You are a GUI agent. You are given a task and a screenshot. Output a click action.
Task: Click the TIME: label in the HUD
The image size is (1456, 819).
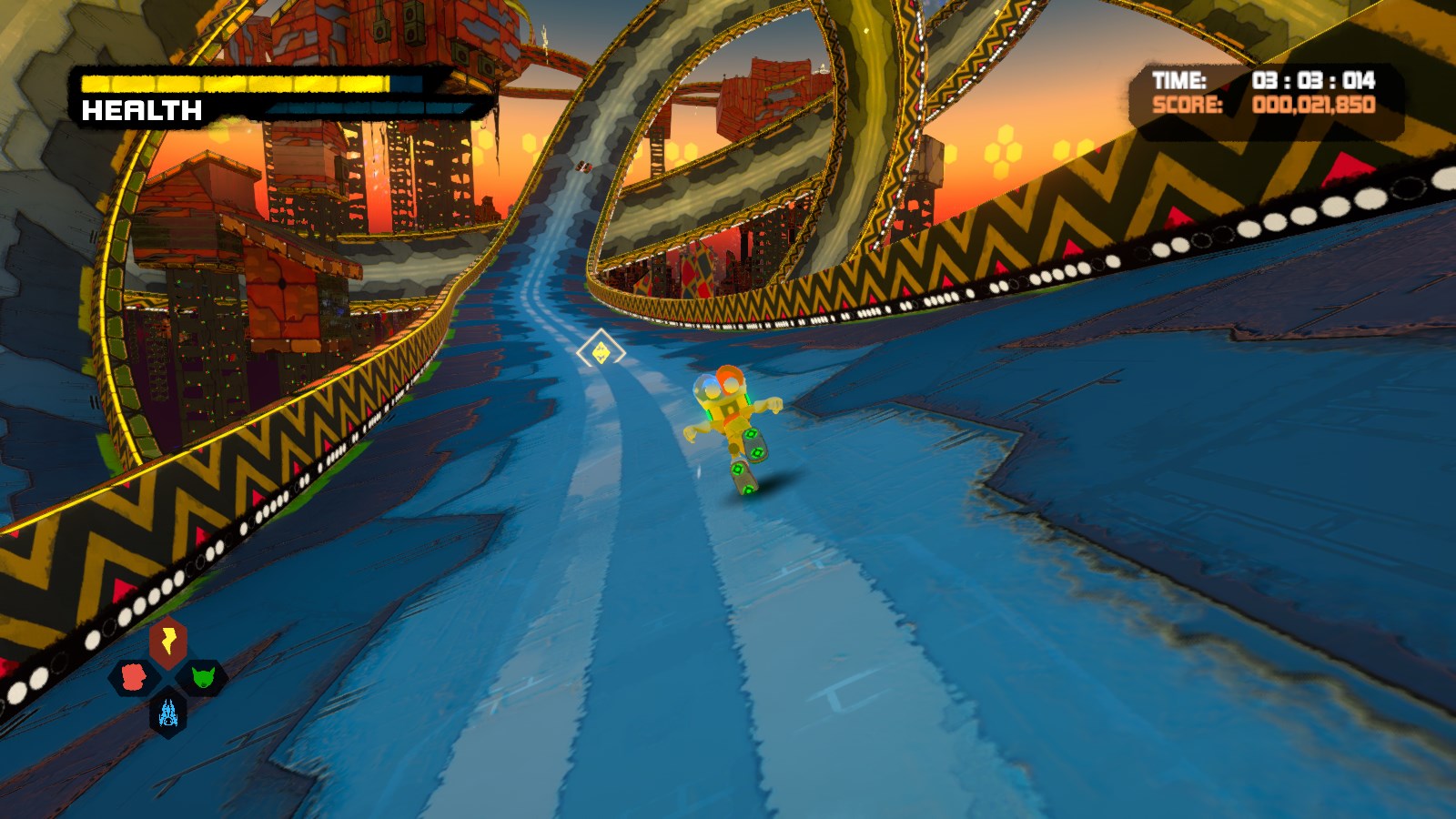click(x=1179, y=81)
